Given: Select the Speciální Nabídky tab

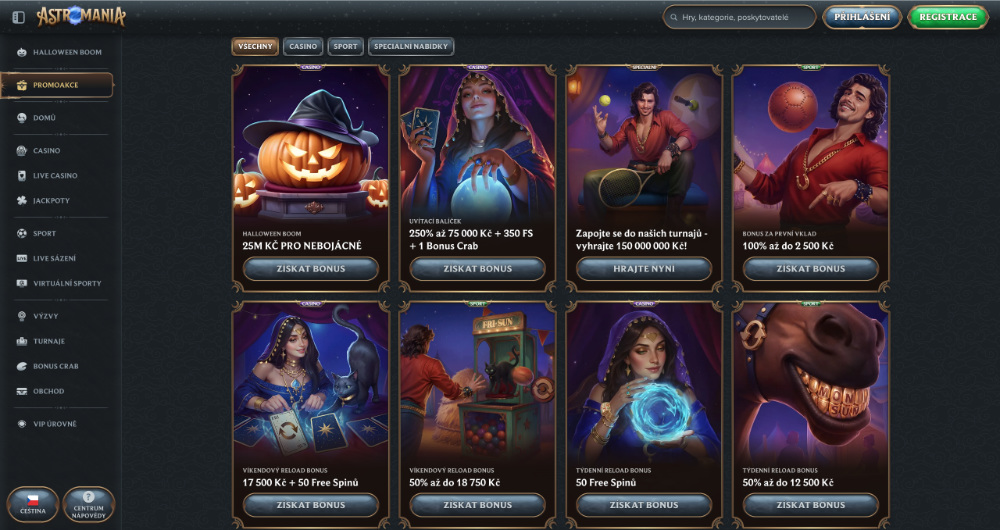Looking at the screenshot, I should click(x=411, y=46).
